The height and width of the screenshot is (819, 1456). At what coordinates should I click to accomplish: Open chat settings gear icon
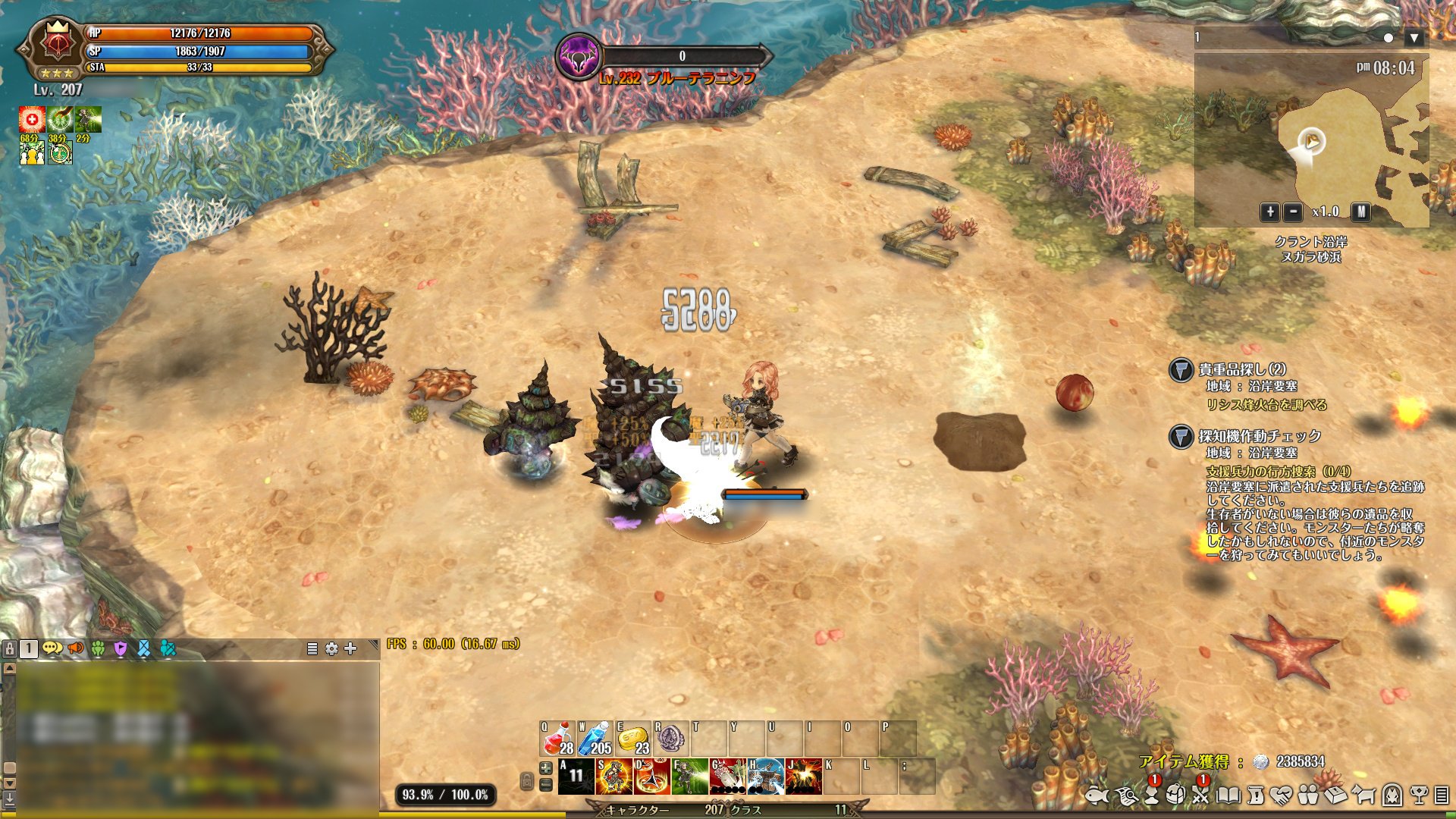[331, 648]
